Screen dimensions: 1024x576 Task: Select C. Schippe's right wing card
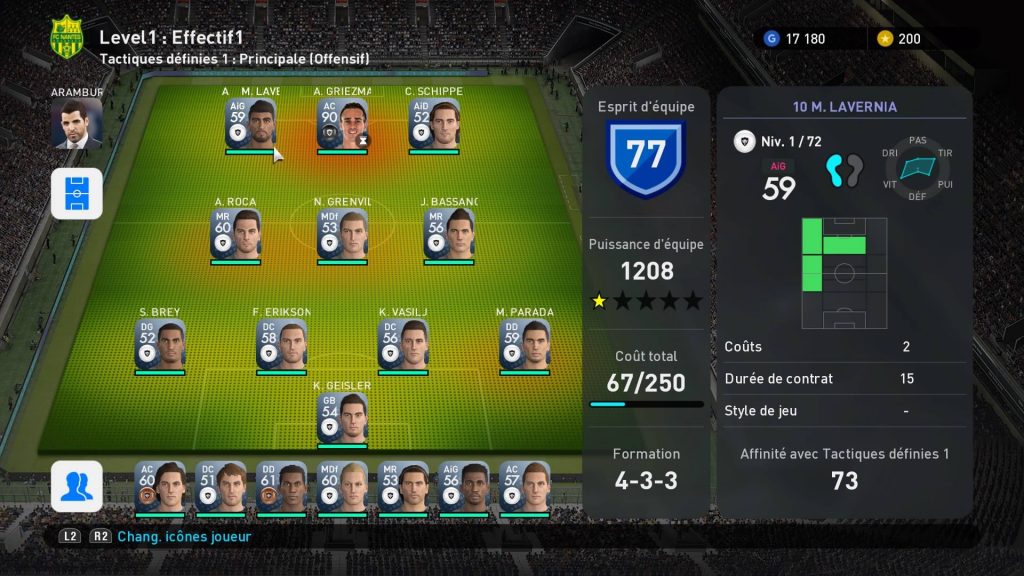coord(434,124)
